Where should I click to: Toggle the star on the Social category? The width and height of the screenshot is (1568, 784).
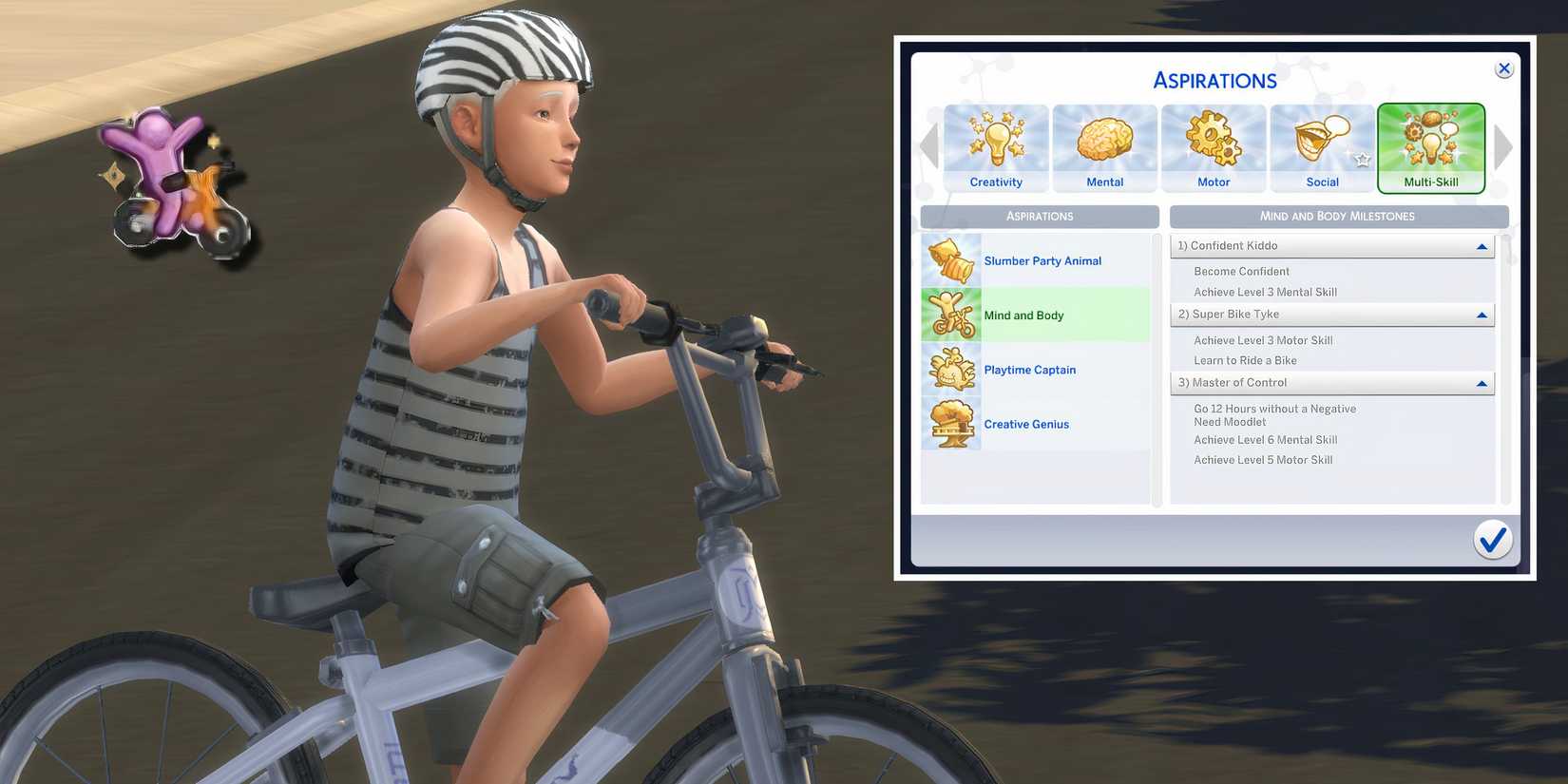tap(1362, 162)
